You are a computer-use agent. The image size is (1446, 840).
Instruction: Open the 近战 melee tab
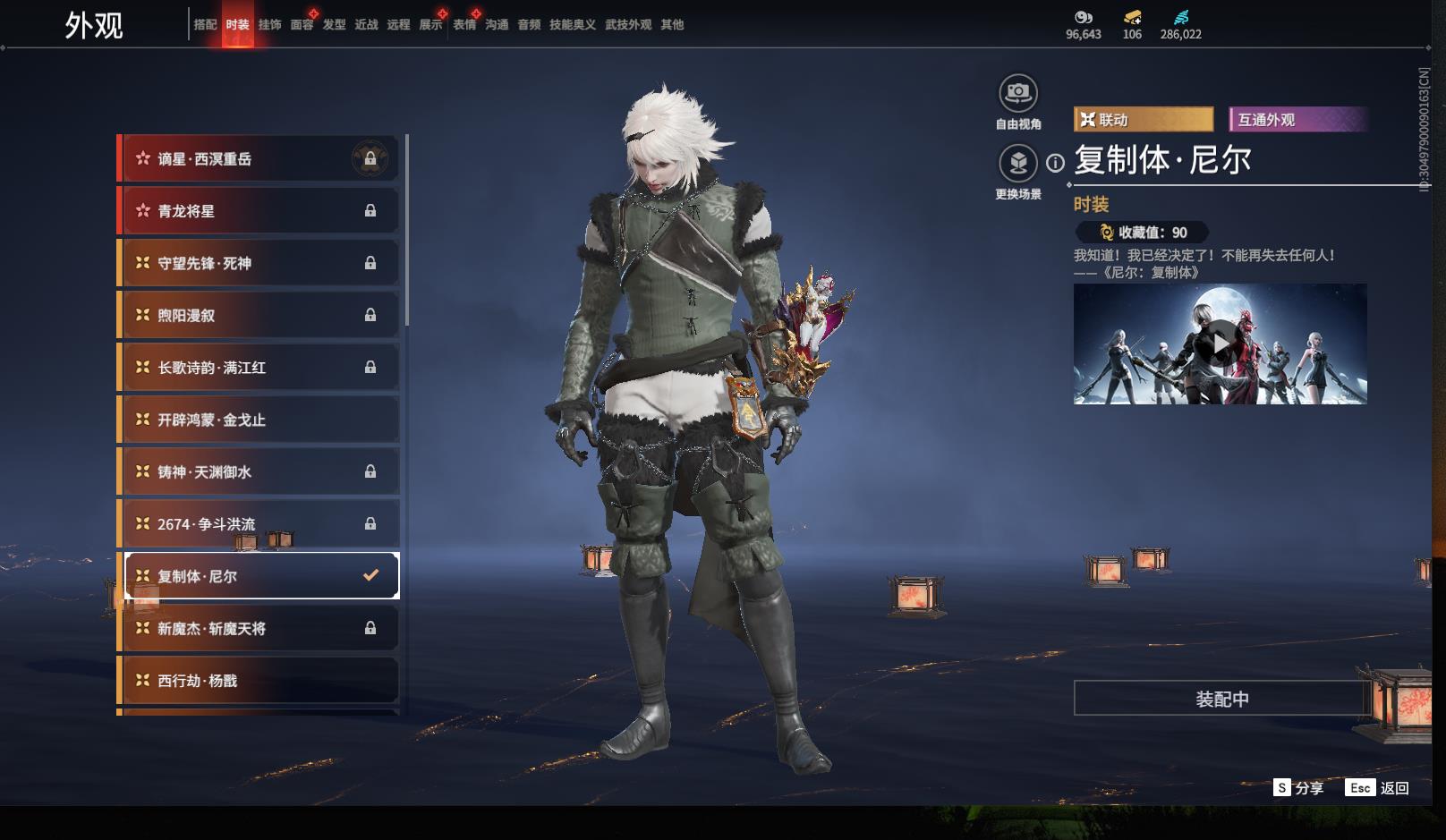point(366,25)
